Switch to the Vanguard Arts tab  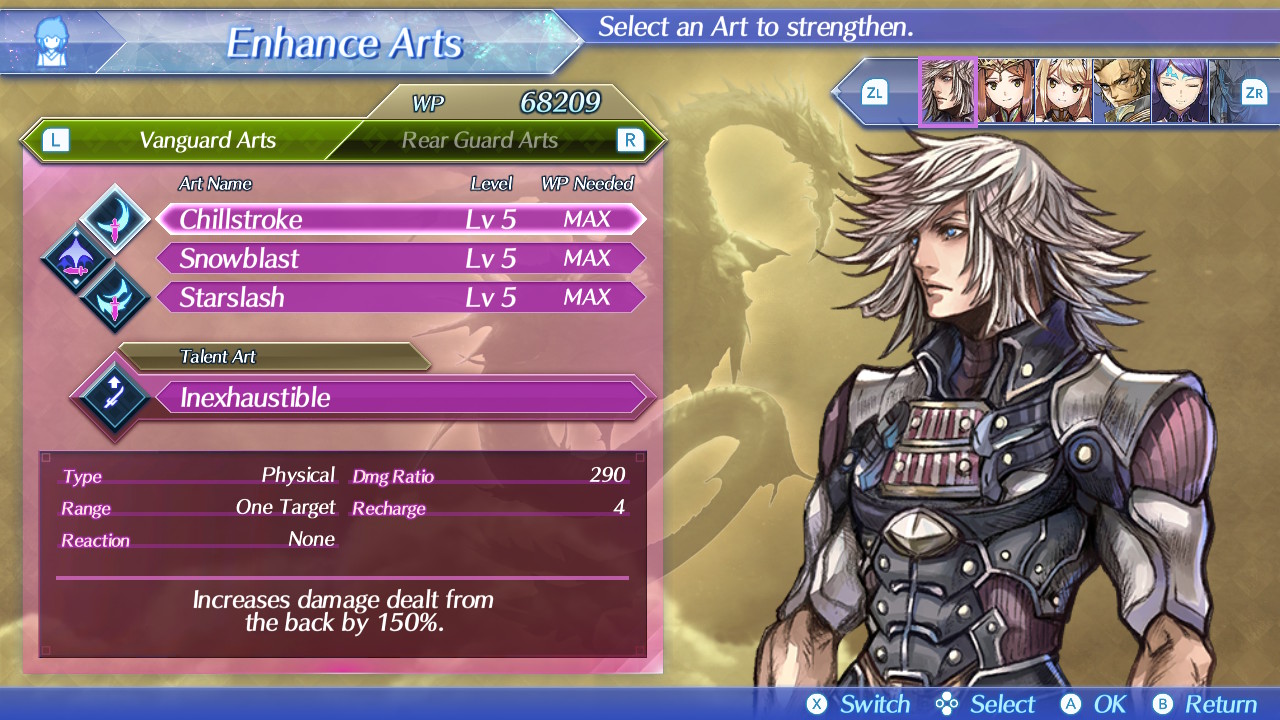207,140
